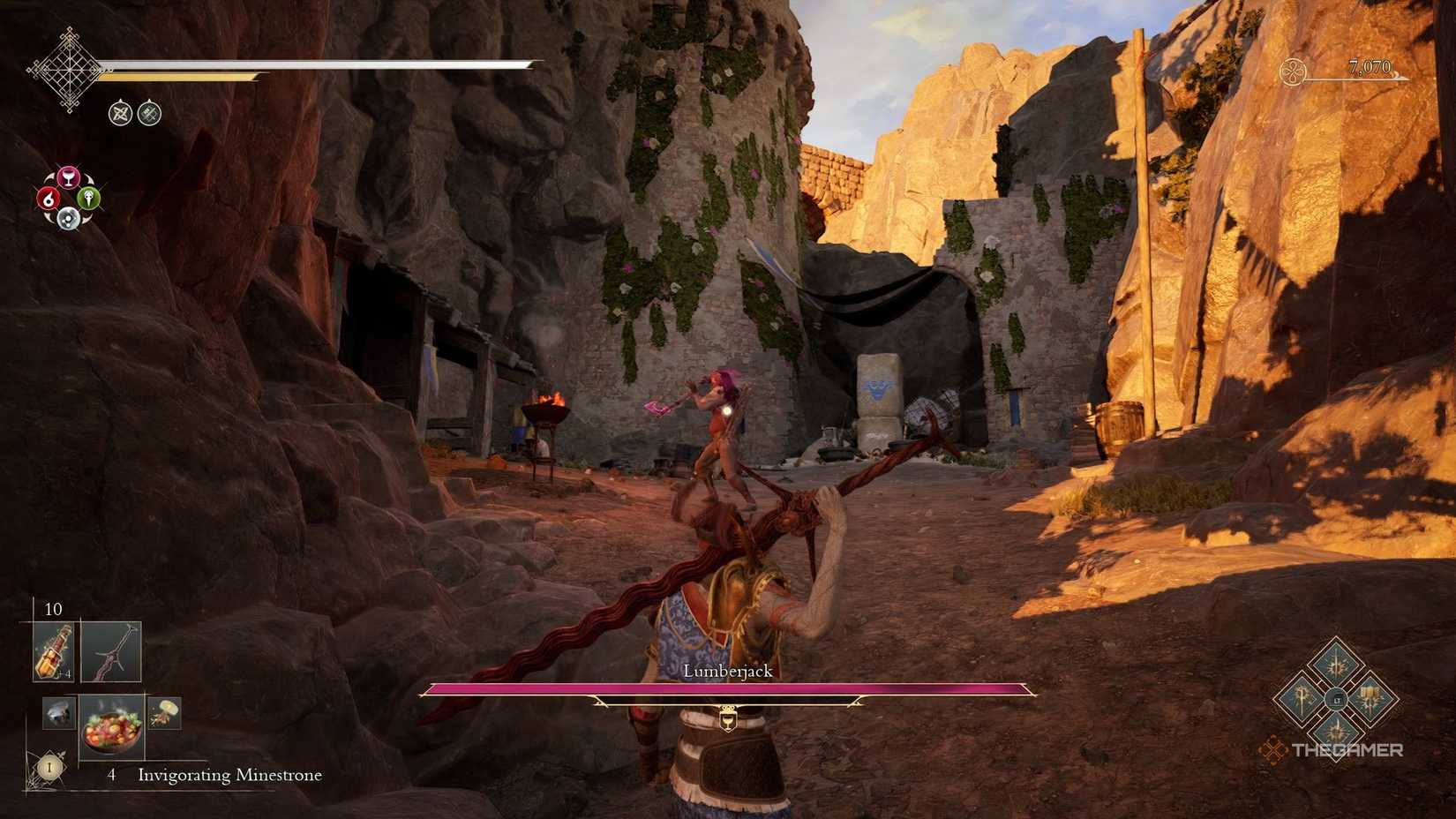The width and height of the screenshot is (1456, 819).
Task: Click the green mask icon on the radial wheel
Action: click(x=89, y=199)
